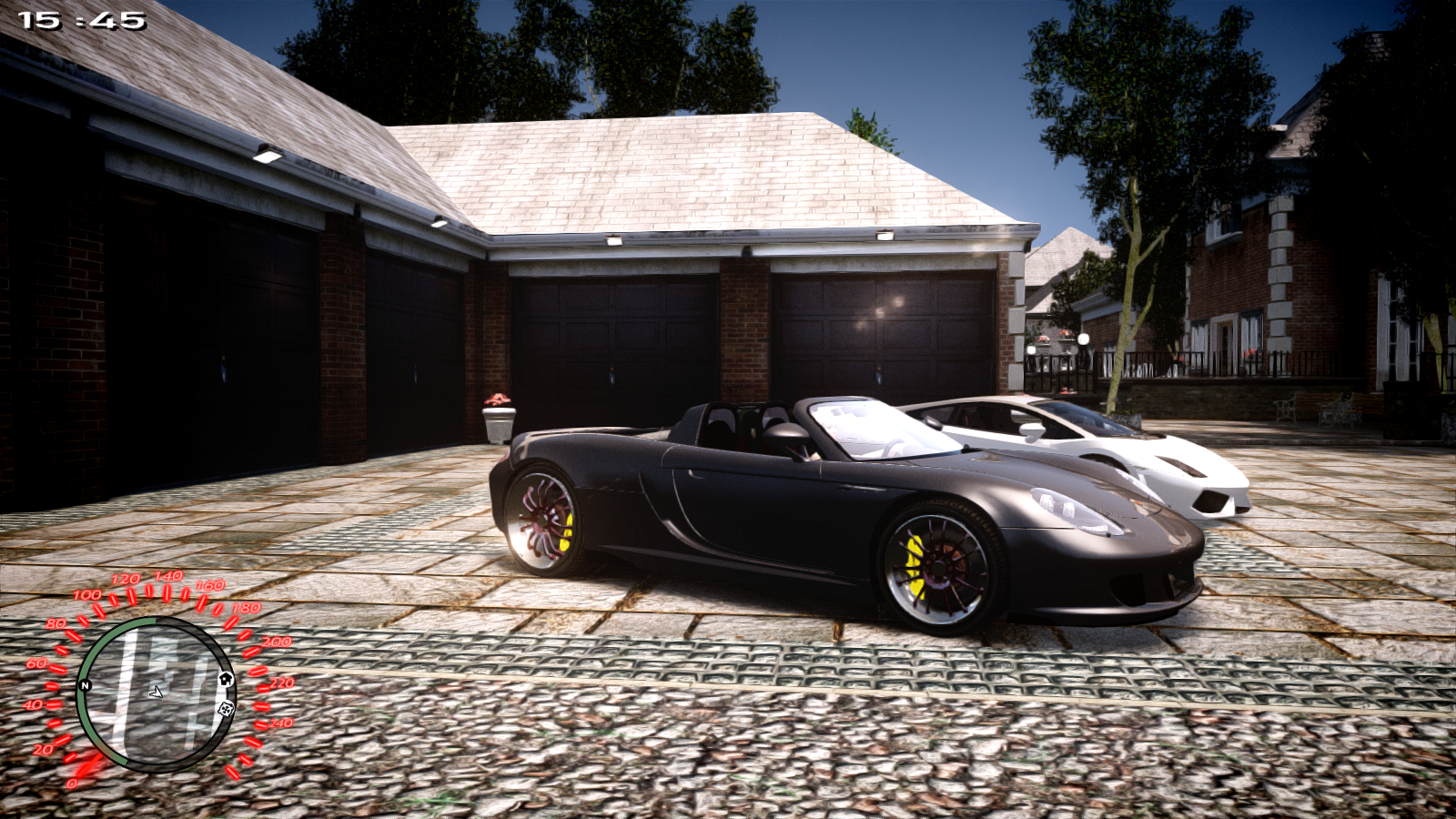Click the 0 marker at the speedometer bottom
Image resolution: width=1456 pixels, height=819 pixels.
click(73, 783)
